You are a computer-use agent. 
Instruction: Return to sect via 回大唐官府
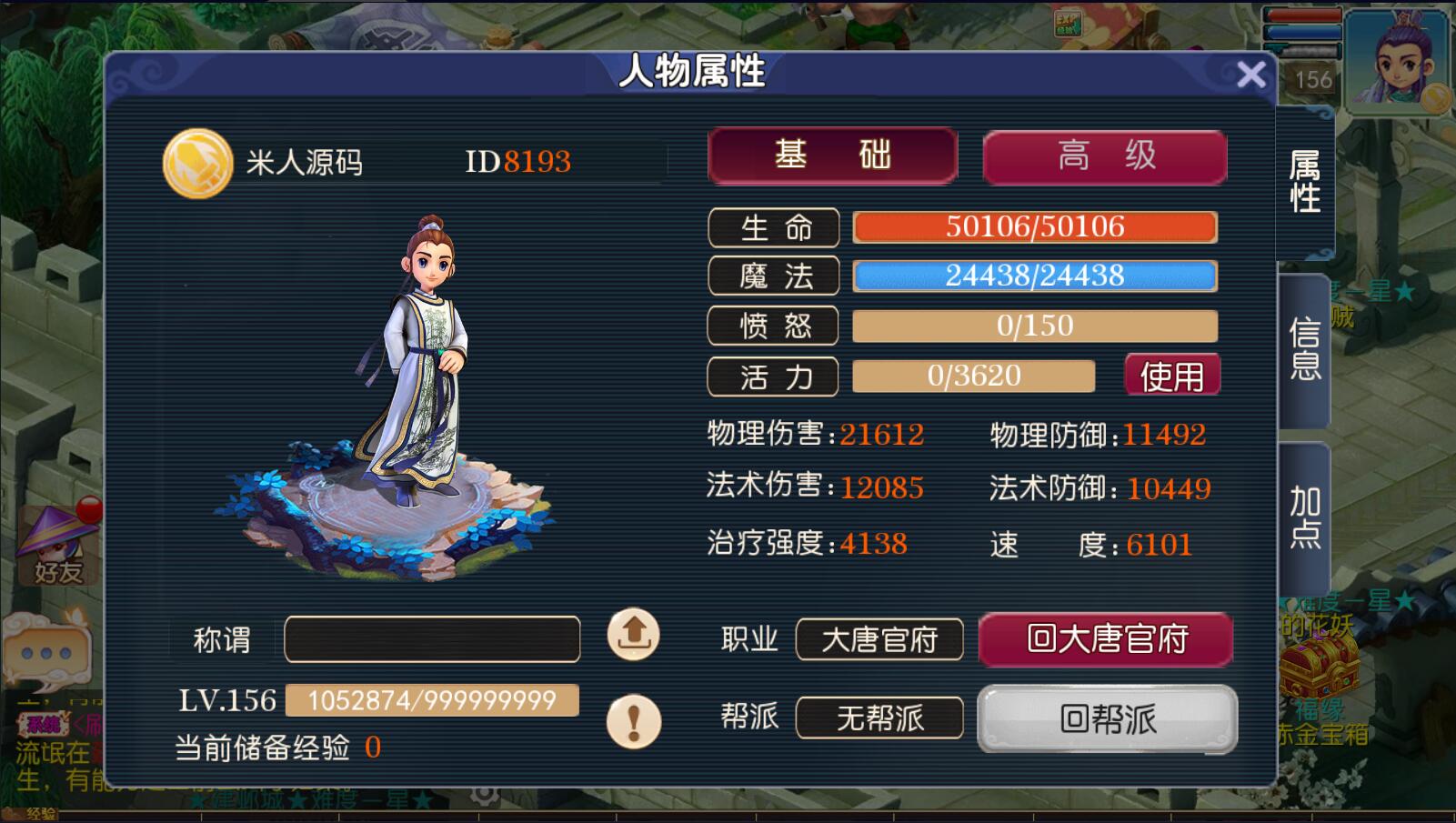(x=1106, y=639)
